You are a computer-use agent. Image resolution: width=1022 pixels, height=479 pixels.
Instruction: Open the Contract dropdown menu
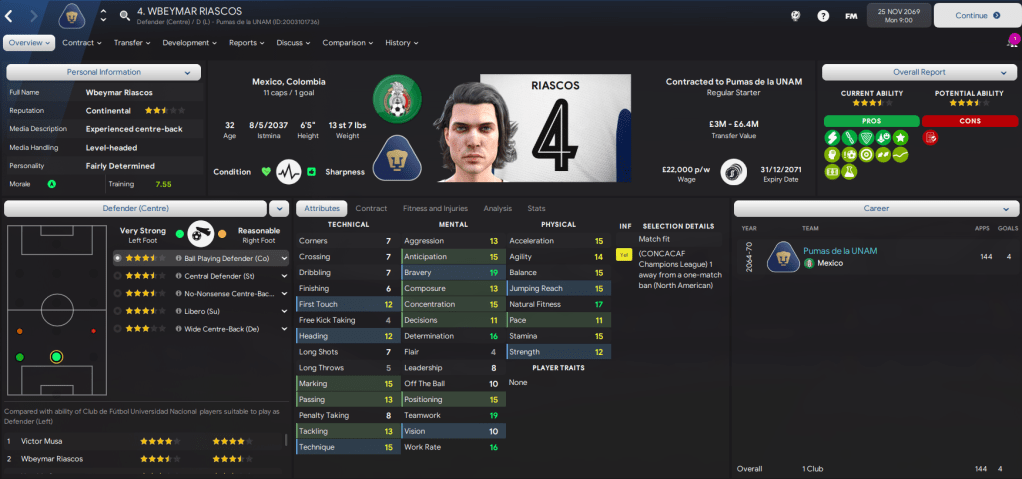point(82,43)
